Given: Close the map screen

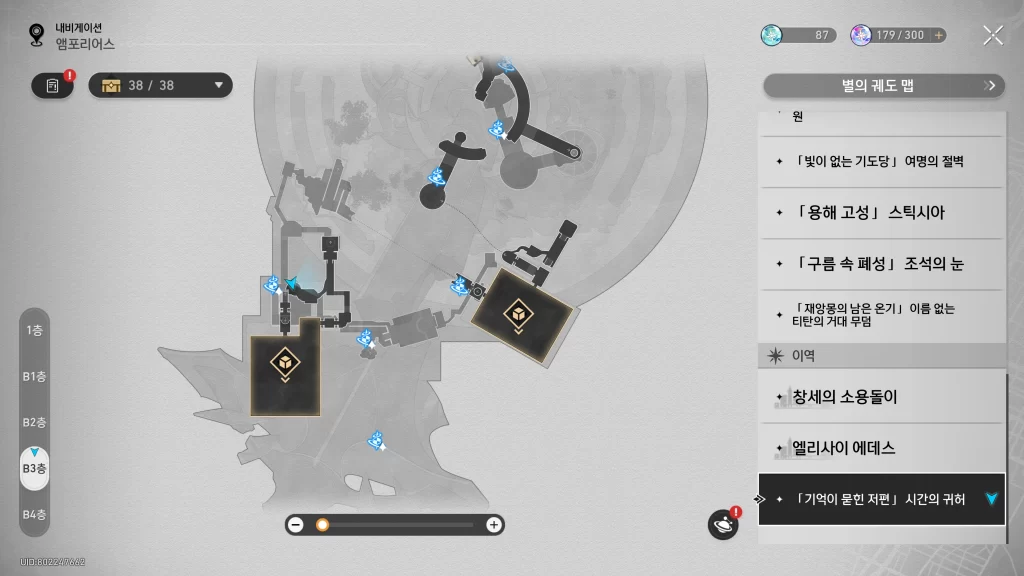Looking at the screenshot, I should point(992,35).
